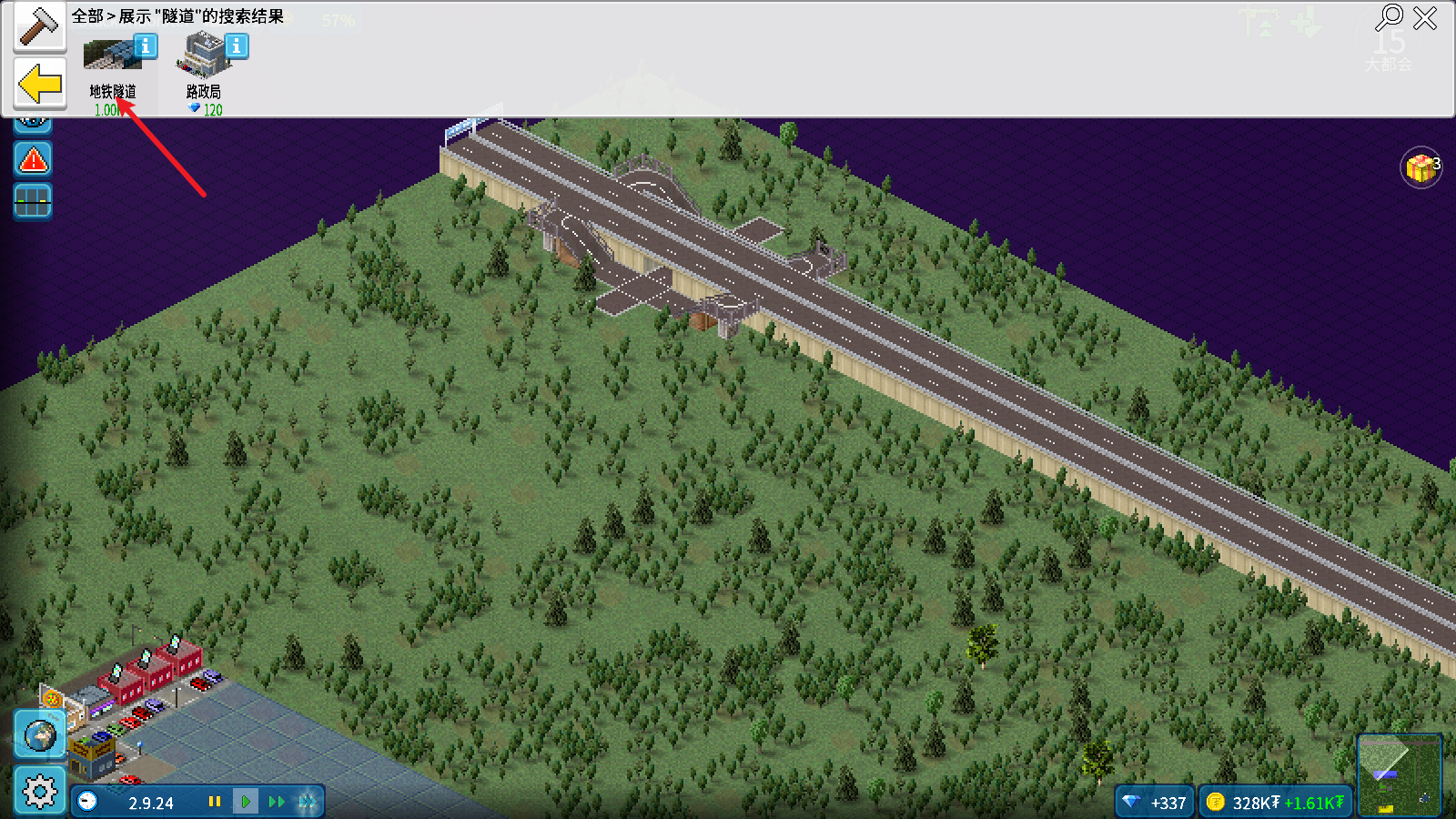Open the red warning triangle alerts

click(33, 160)
